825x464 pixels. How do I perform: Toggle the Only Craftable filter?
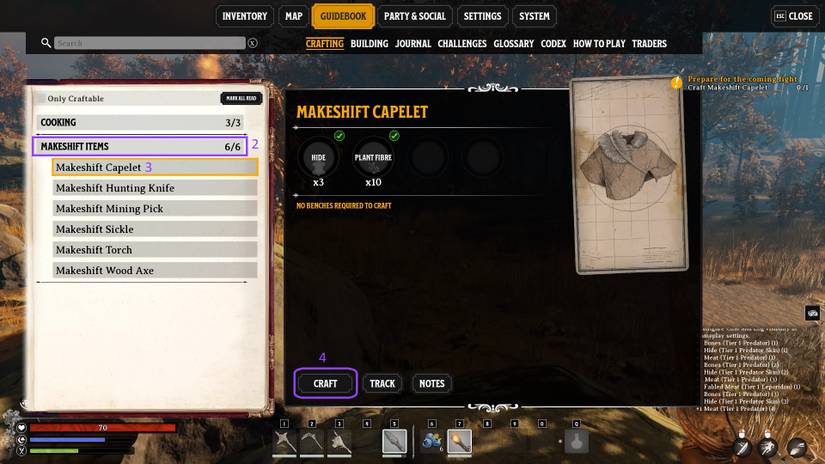(x=76, y=99)
